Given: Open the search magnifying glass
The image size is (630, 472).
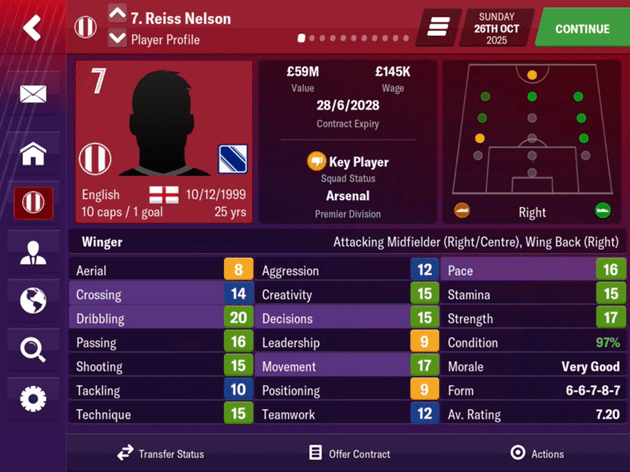Looking at the screenshot, I should pyautogui.click(x=33, y=349).
